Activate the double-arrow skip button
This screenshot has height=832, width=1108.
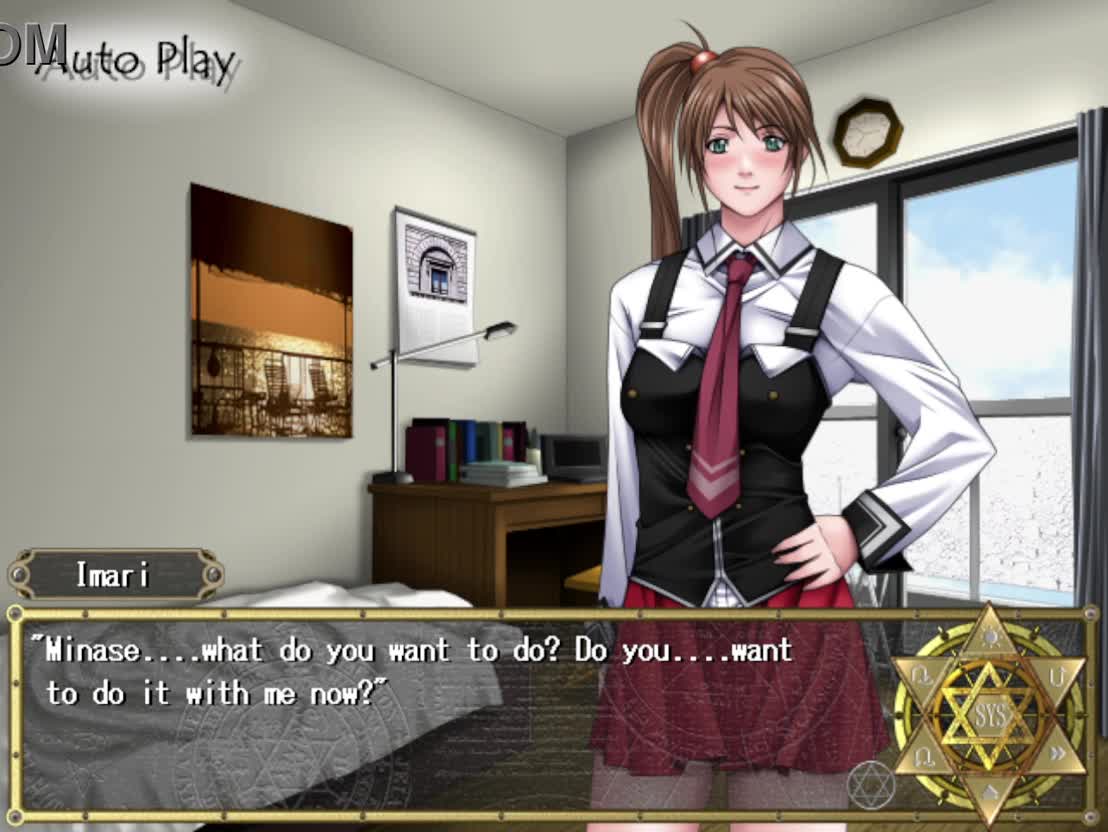click(x=1056, y=753)
